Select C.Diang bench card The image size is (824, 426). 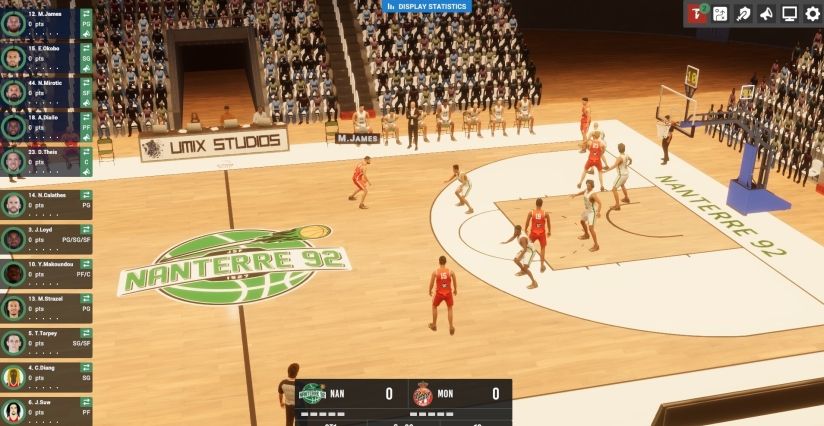point(40,377)
